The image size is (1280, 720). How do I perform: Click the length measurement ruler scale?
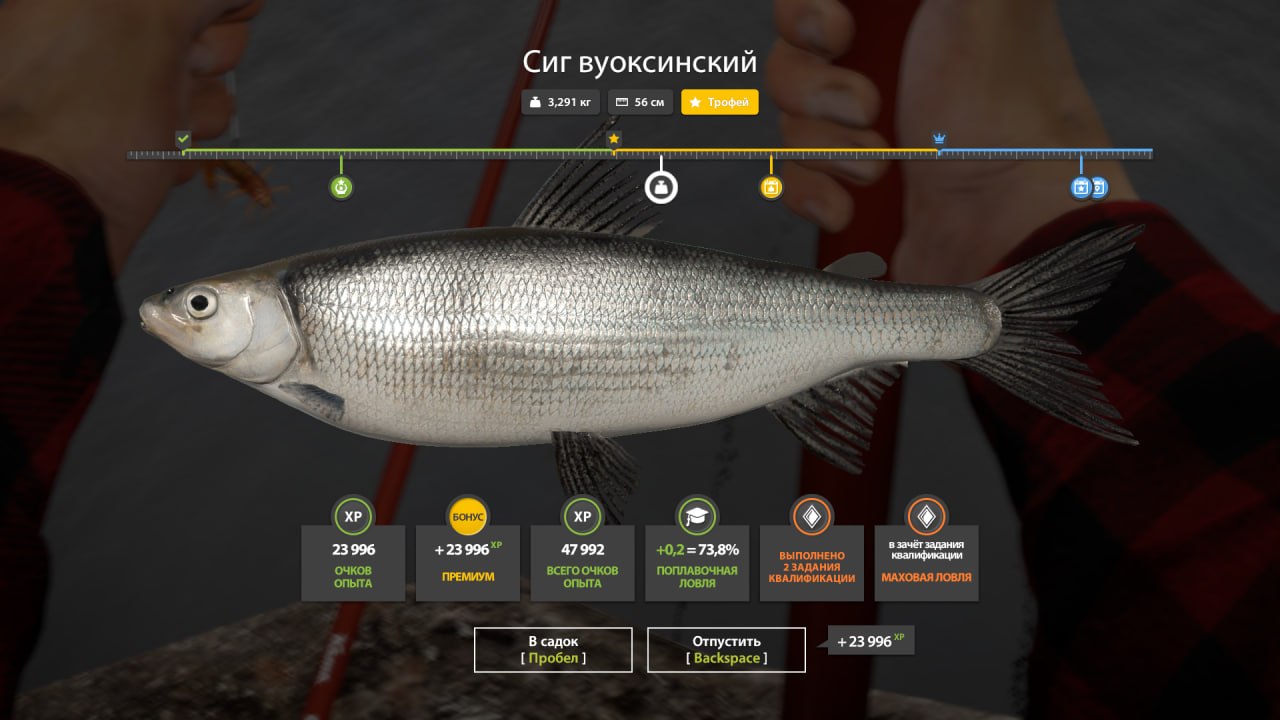coord(640,154)
